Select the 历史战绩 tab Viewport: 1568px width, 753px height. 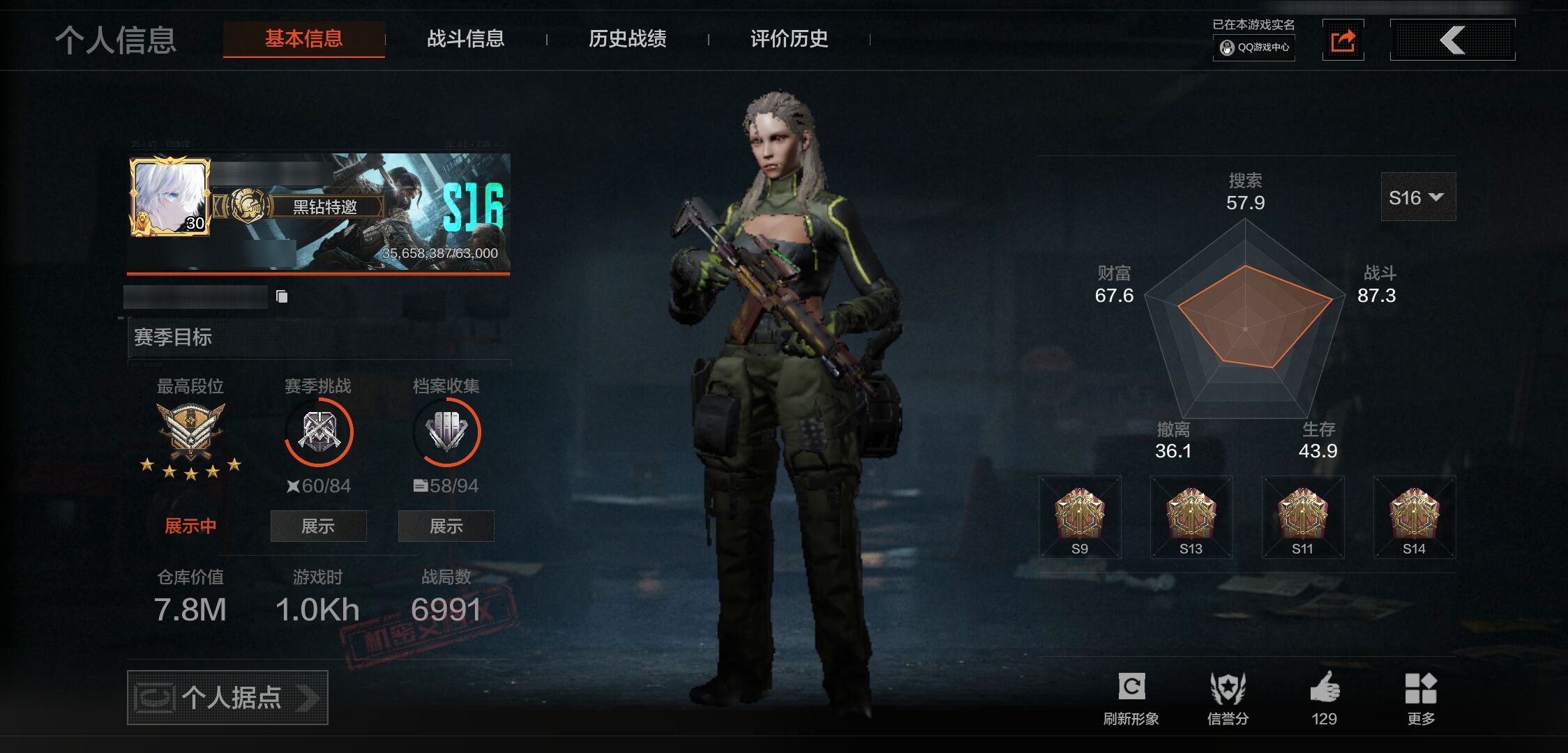[627, 38]
